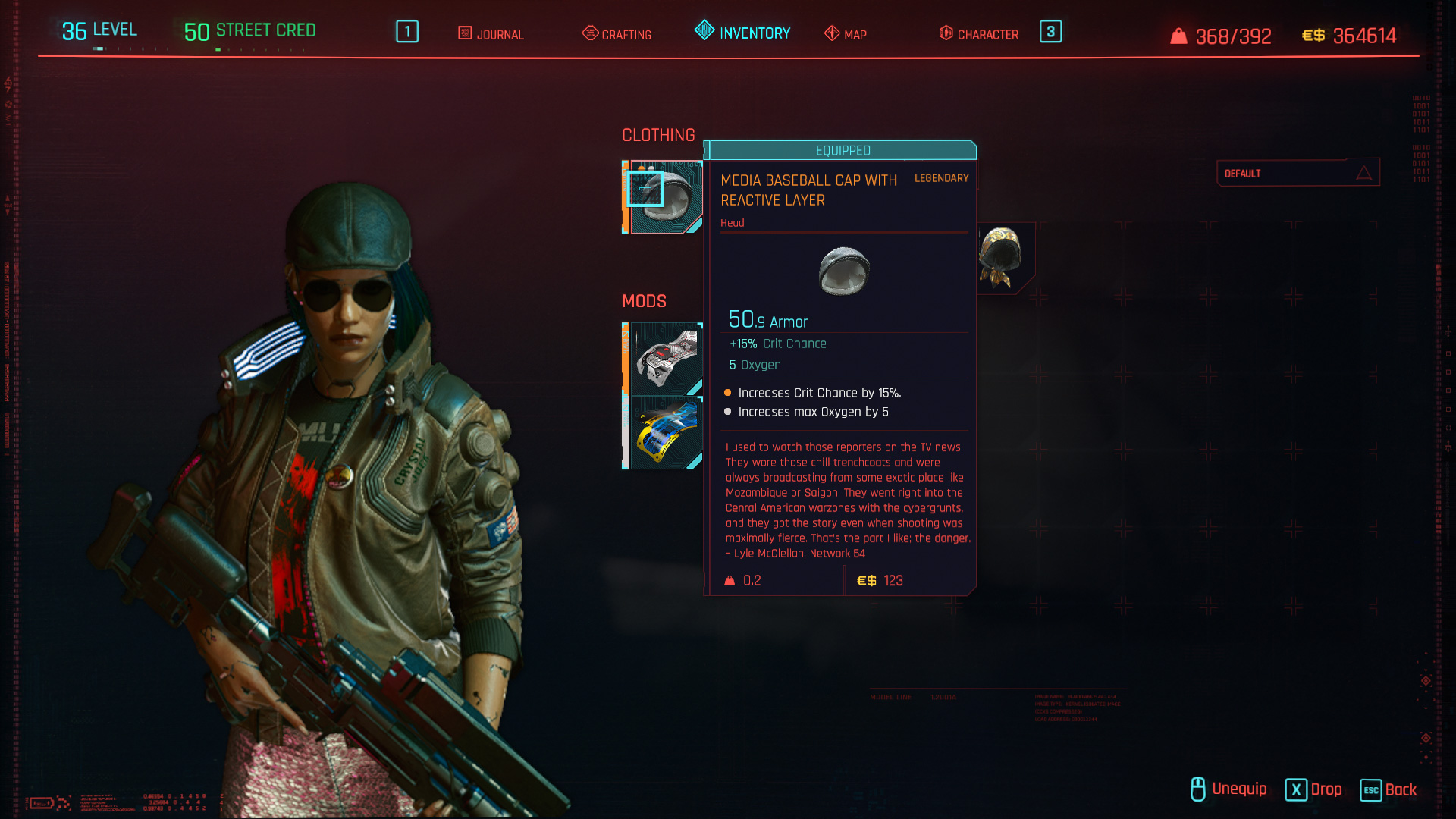The image size is (1456, 819).
Task: Click the Inventory diamond icon
Action: [x=704, y=32]
